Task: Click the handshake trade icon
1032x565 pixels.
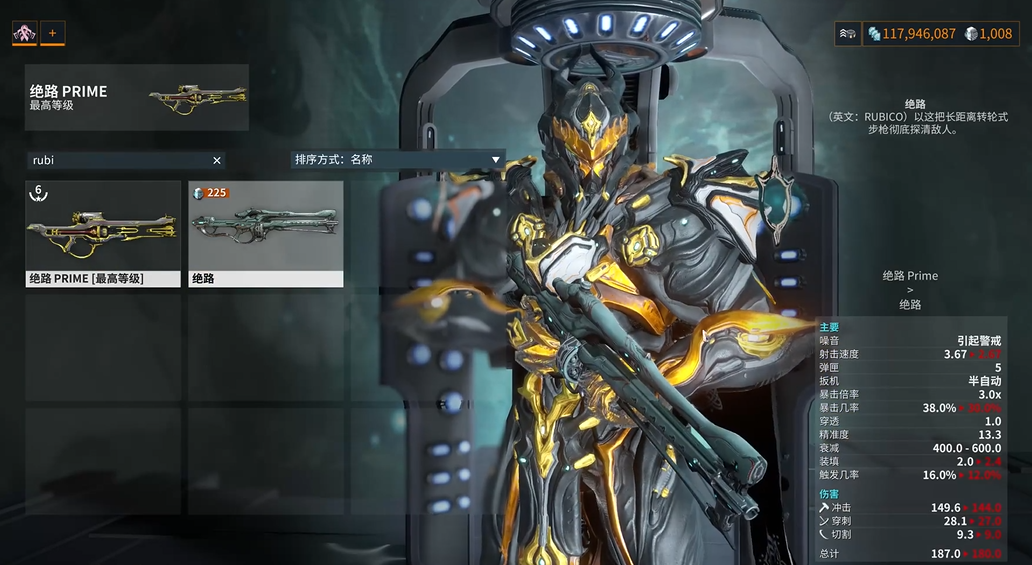Action: pos(848,34)
